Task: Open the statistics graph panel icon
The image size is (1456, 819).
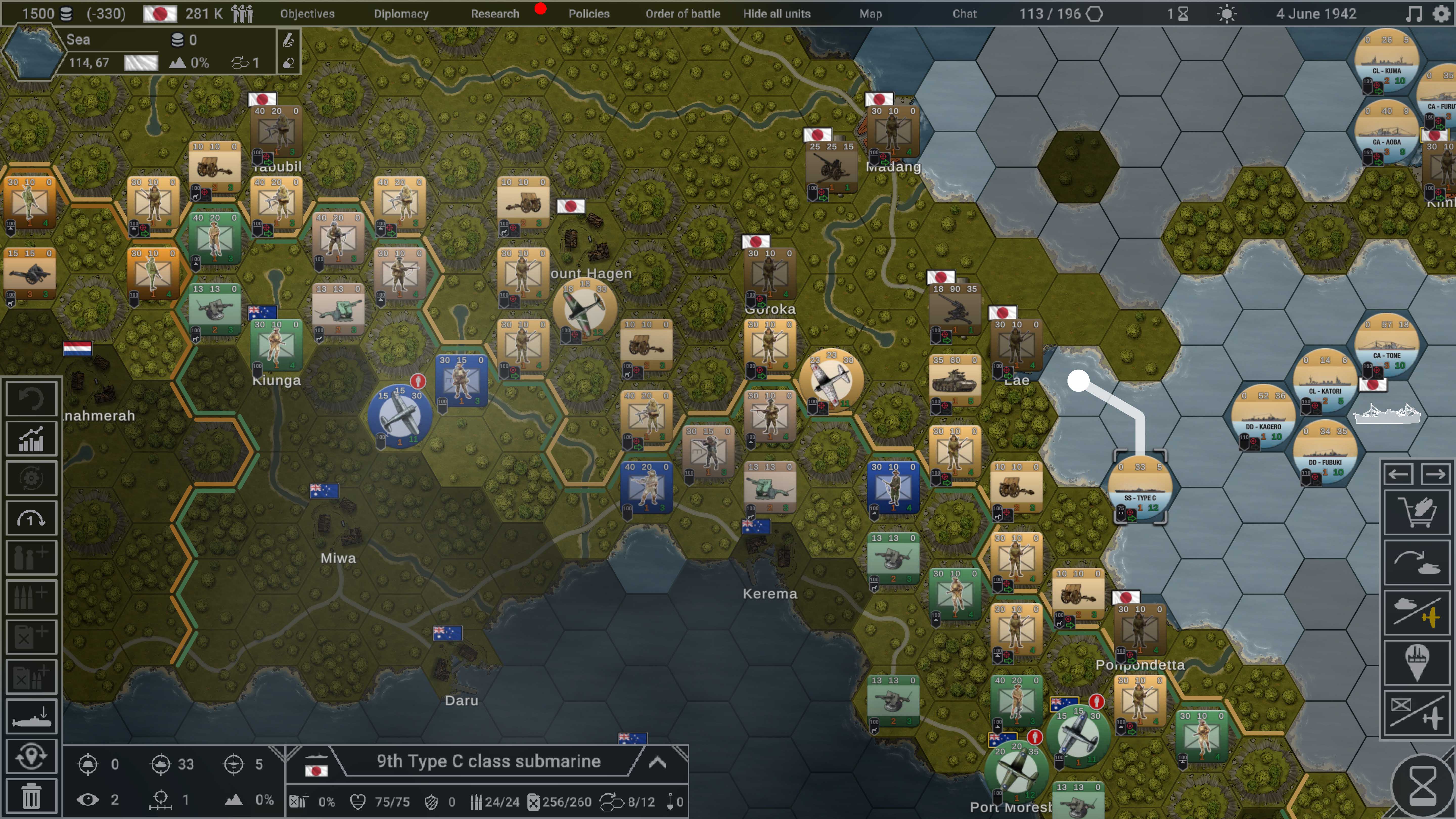Action: pos(31,439)
